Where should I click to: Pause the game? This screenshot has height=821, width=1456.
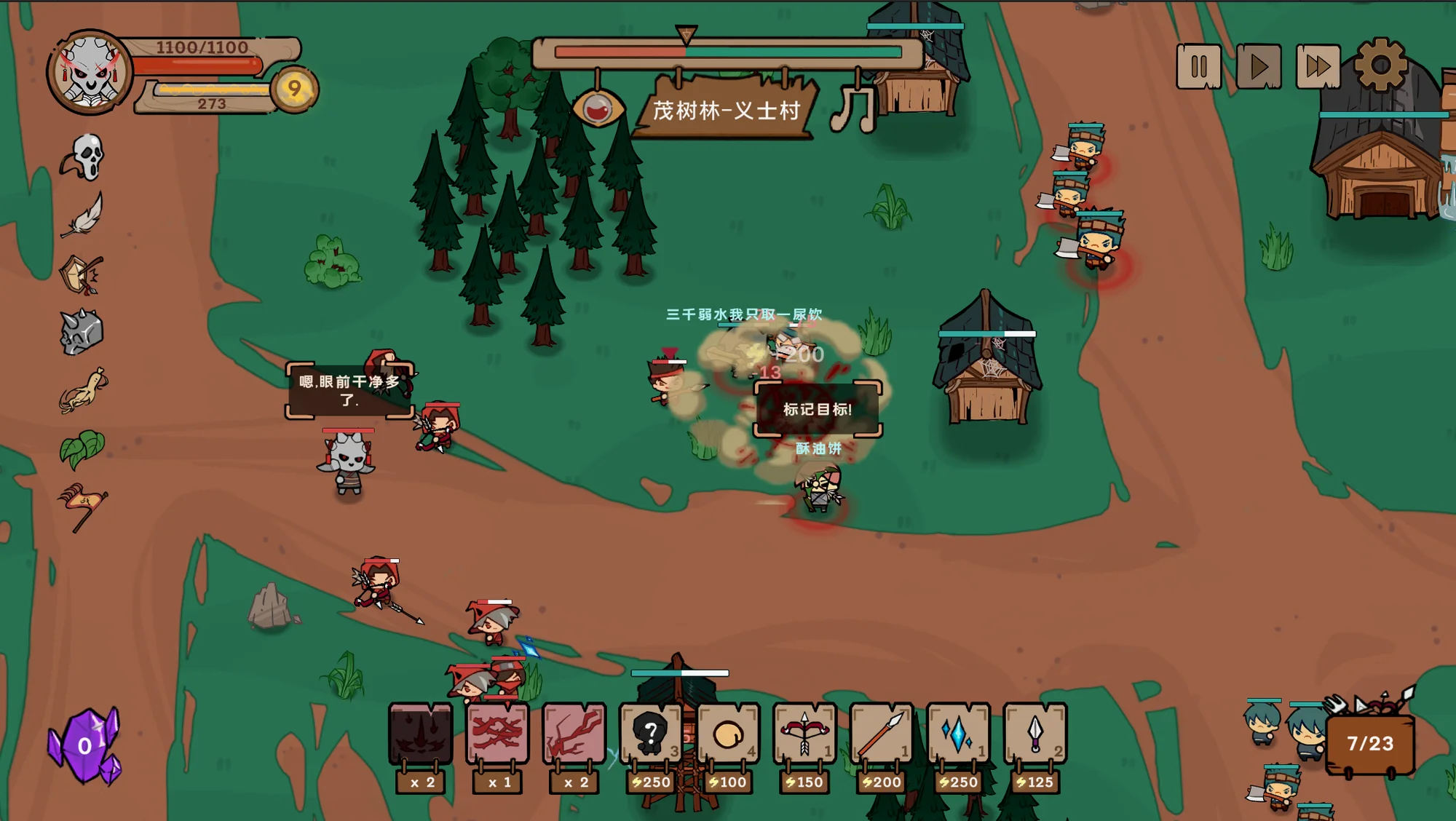(x=1198, y=67)
